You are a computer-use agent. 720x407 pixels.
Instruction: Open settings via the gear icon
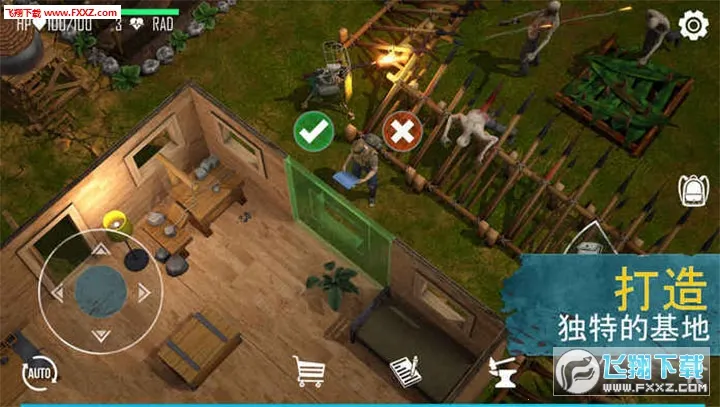tap(693, 25)
